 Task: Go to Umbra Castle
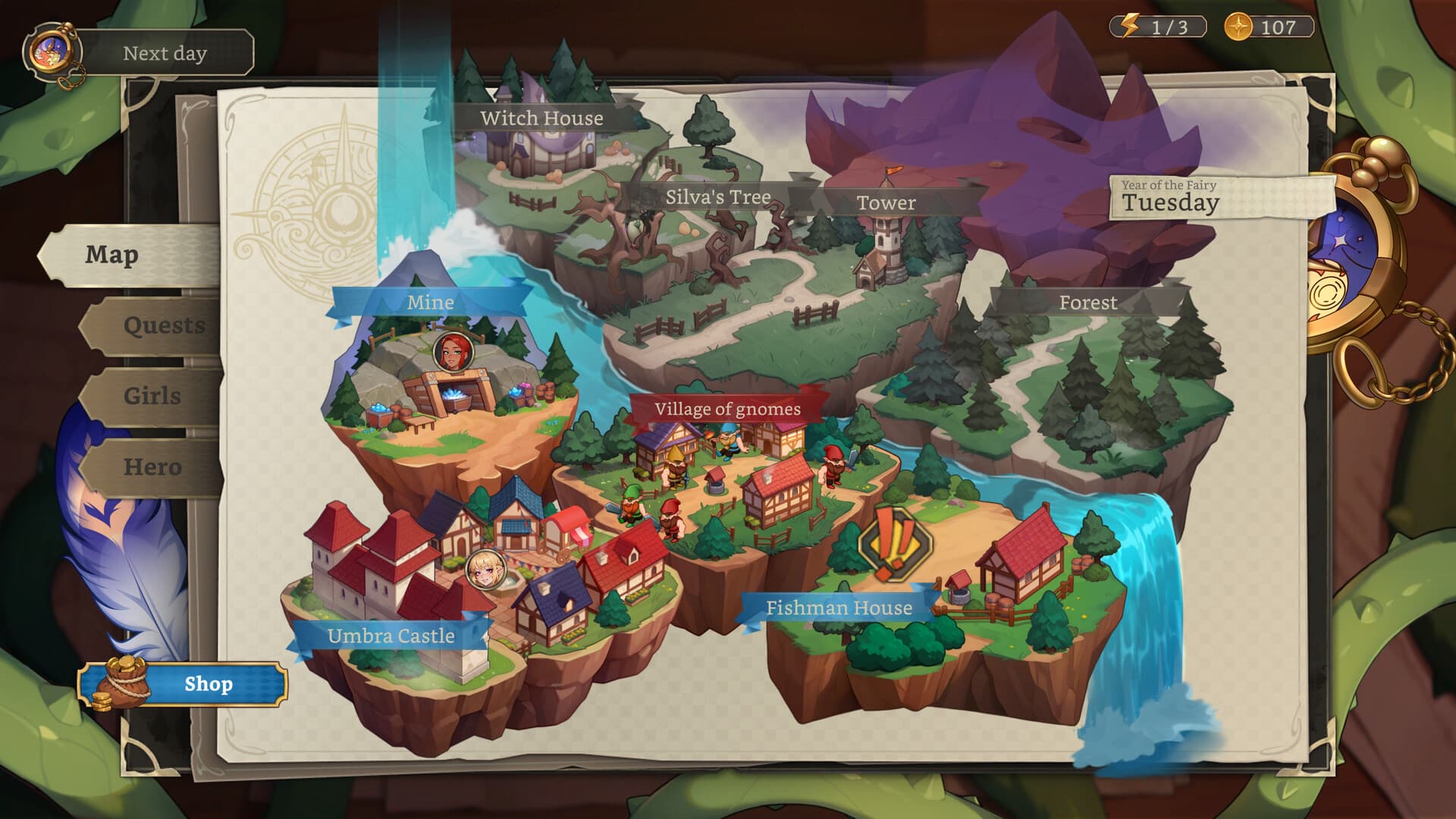391,635
